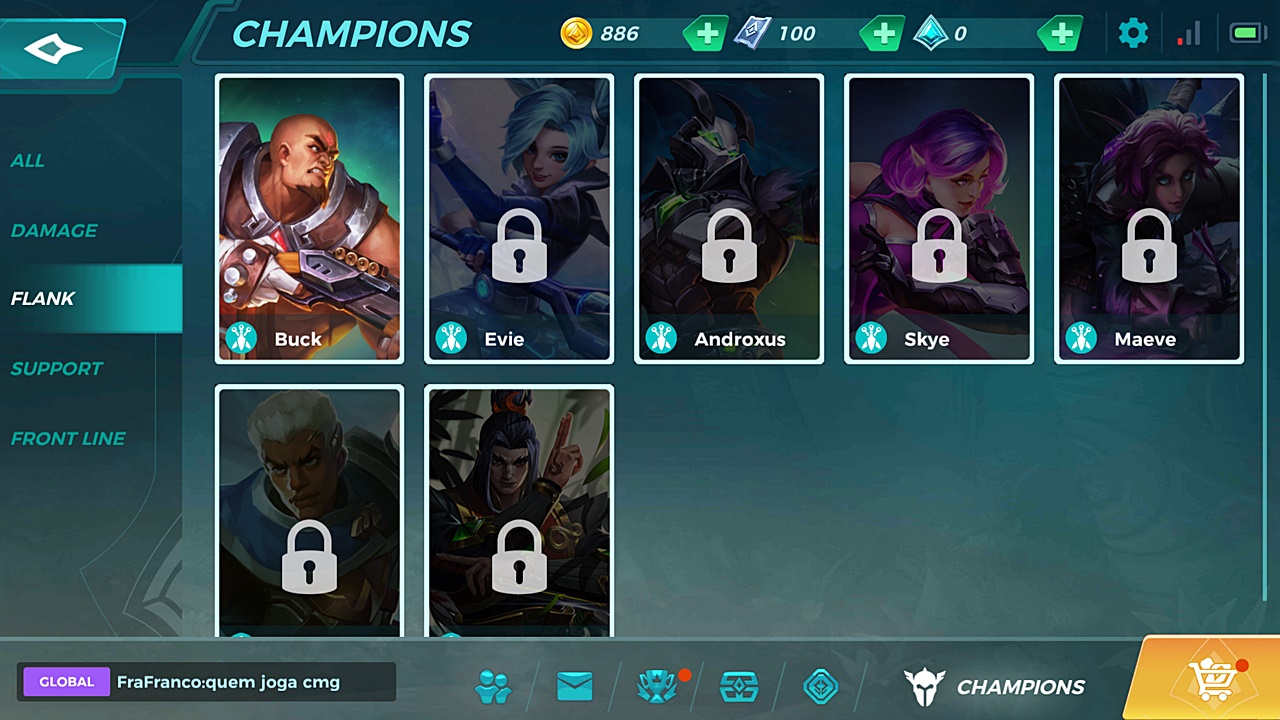Add more gold coins with the plus button
The width and height of the screenshot is (1280, 720).
pos(706,34)
